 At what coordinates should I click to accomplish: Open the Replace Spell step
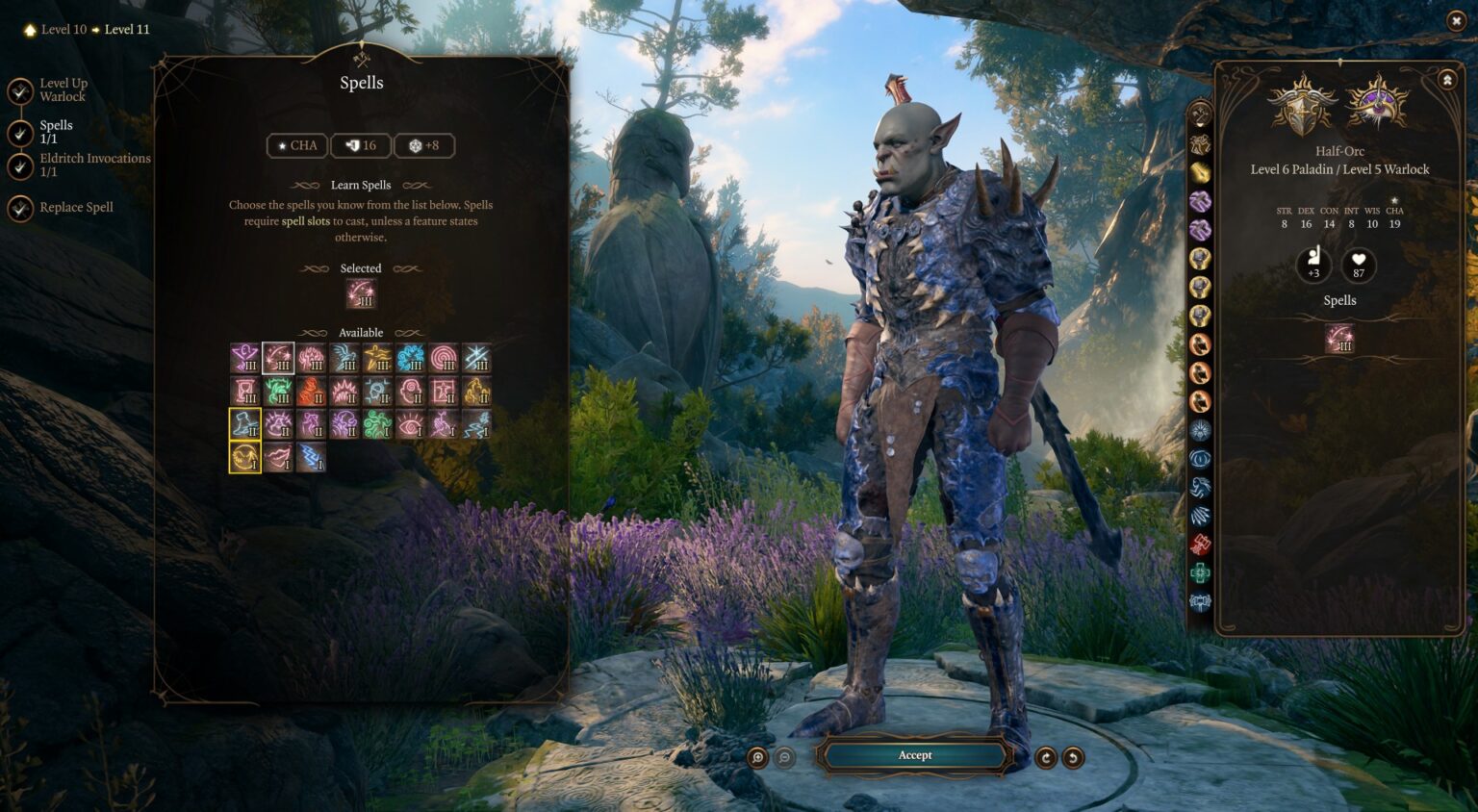pos(76,207)
